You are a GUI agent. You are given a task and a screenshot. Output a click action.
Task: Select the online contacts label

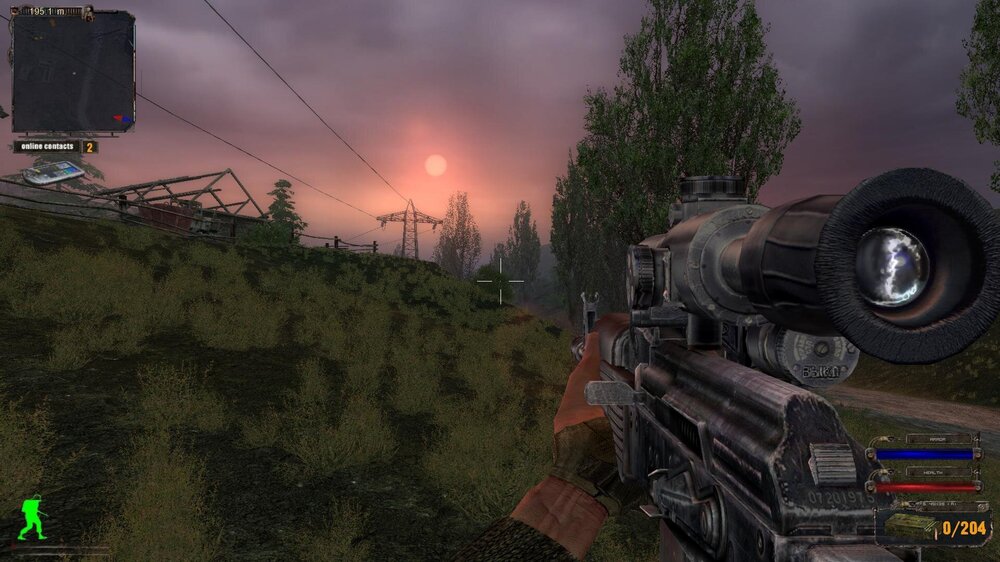(47, 147)
